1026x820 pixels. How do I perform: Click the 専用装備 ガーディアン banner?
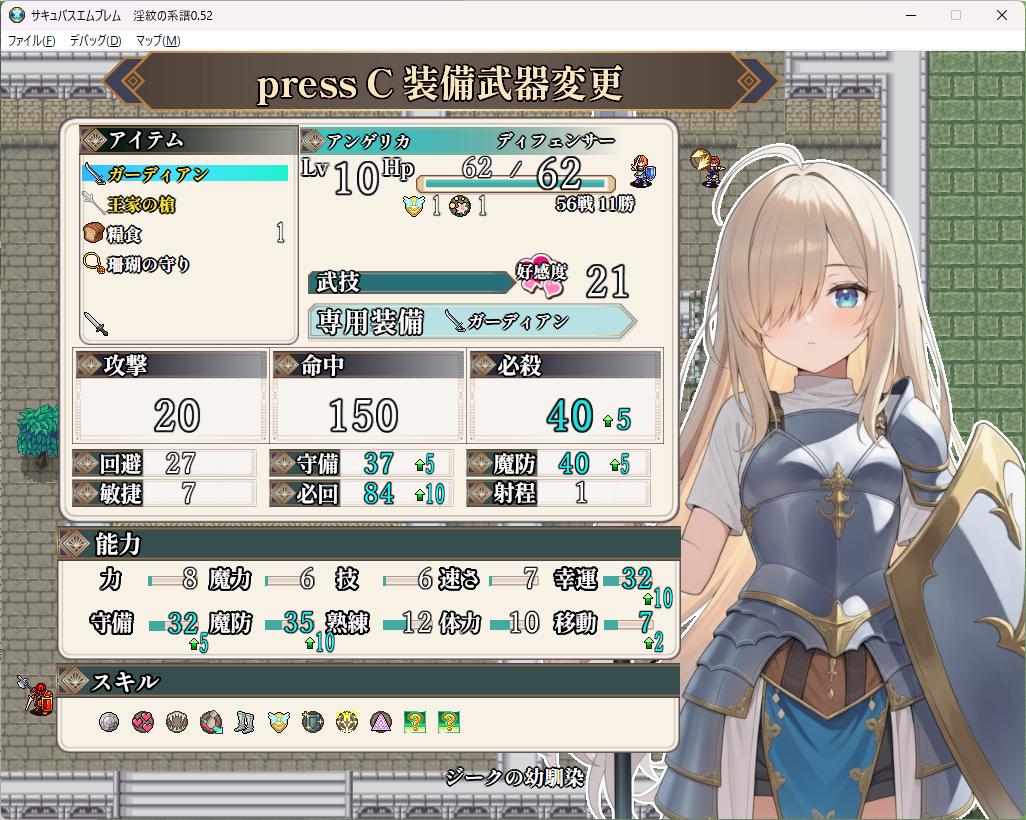click(470, 321)
